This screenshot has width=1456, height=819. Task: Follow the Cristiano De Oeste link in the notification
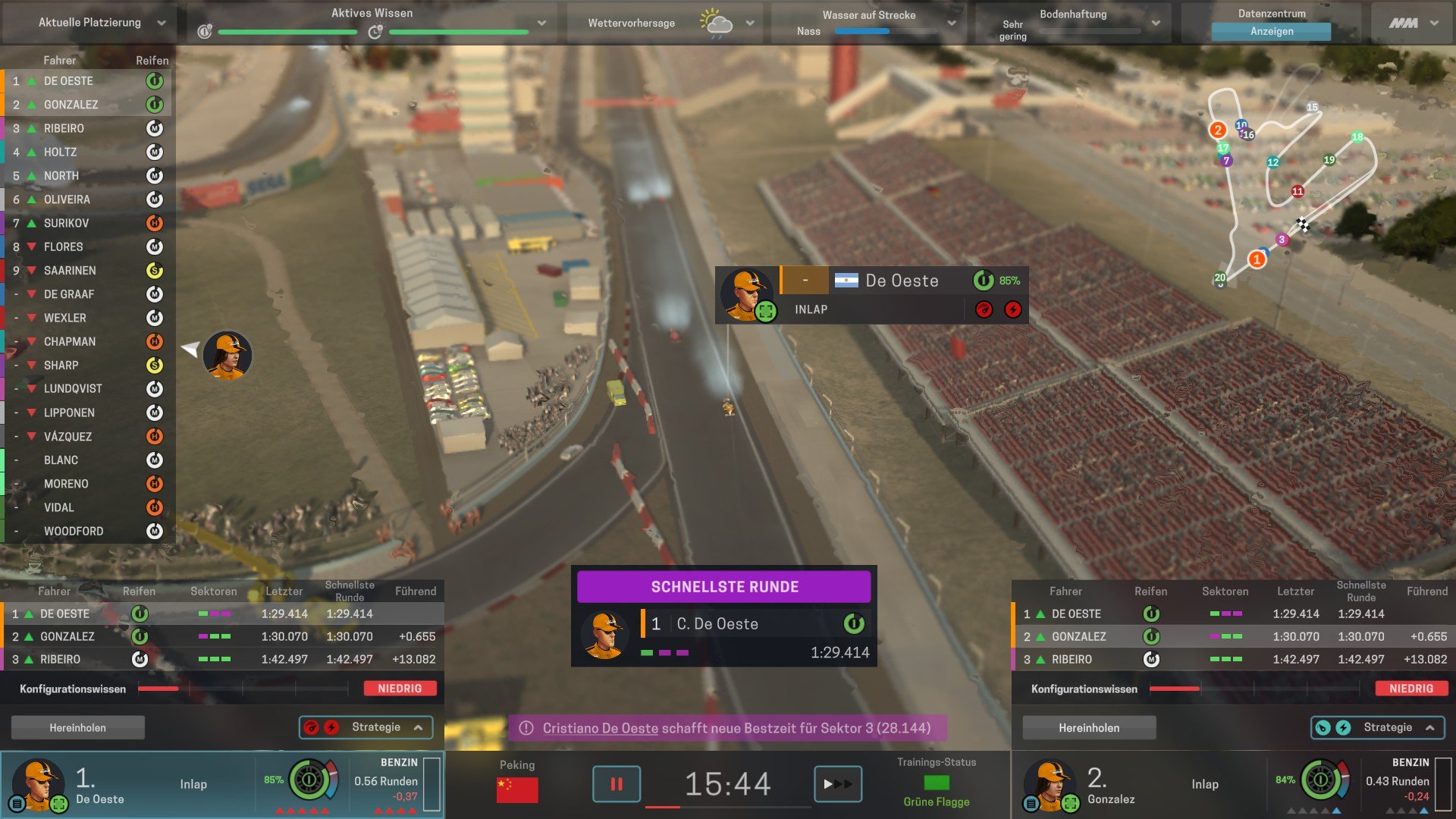point(600,728)
